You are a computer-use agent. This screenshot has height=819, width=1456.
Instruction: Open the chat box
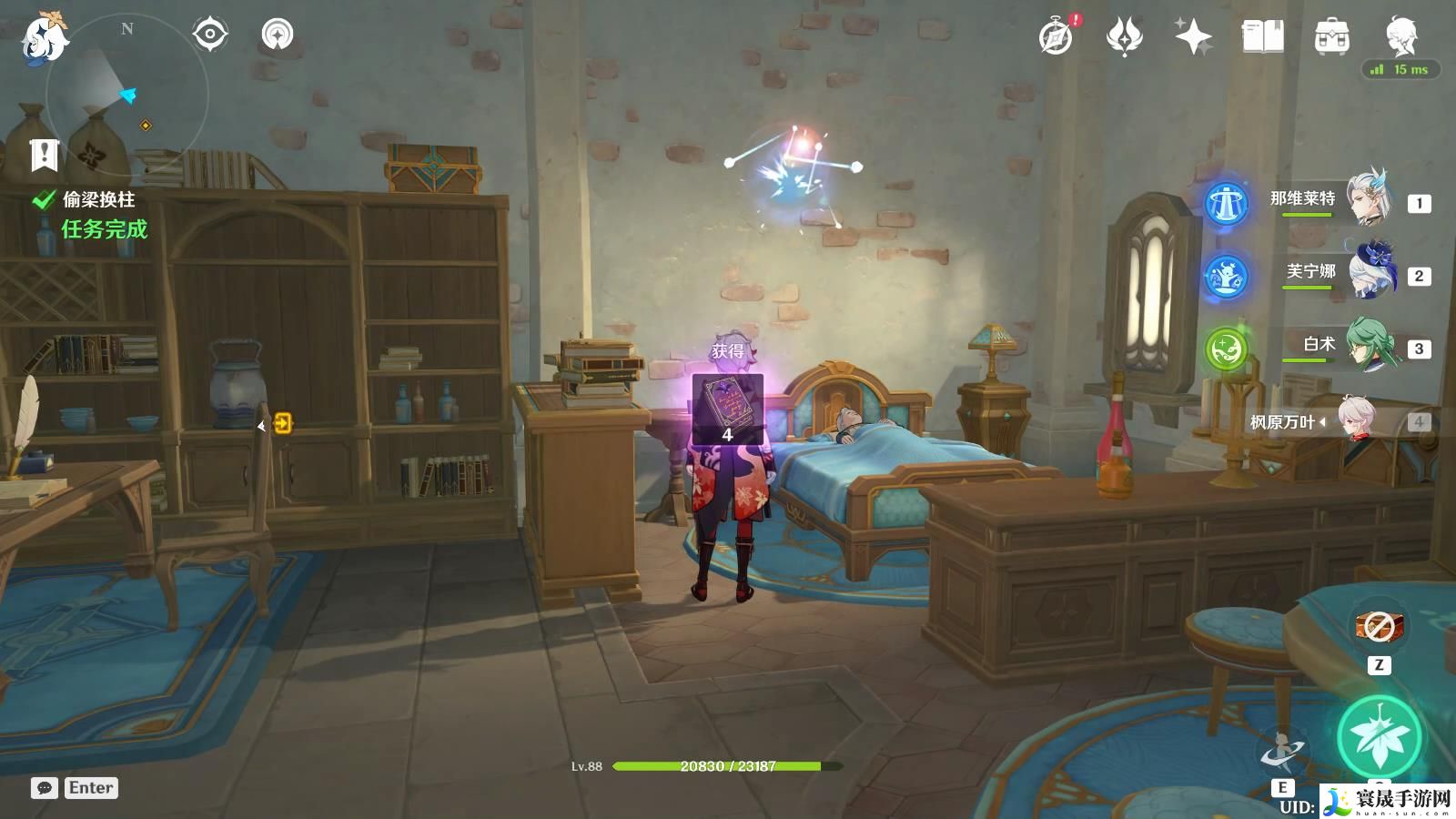click(45, 788)
